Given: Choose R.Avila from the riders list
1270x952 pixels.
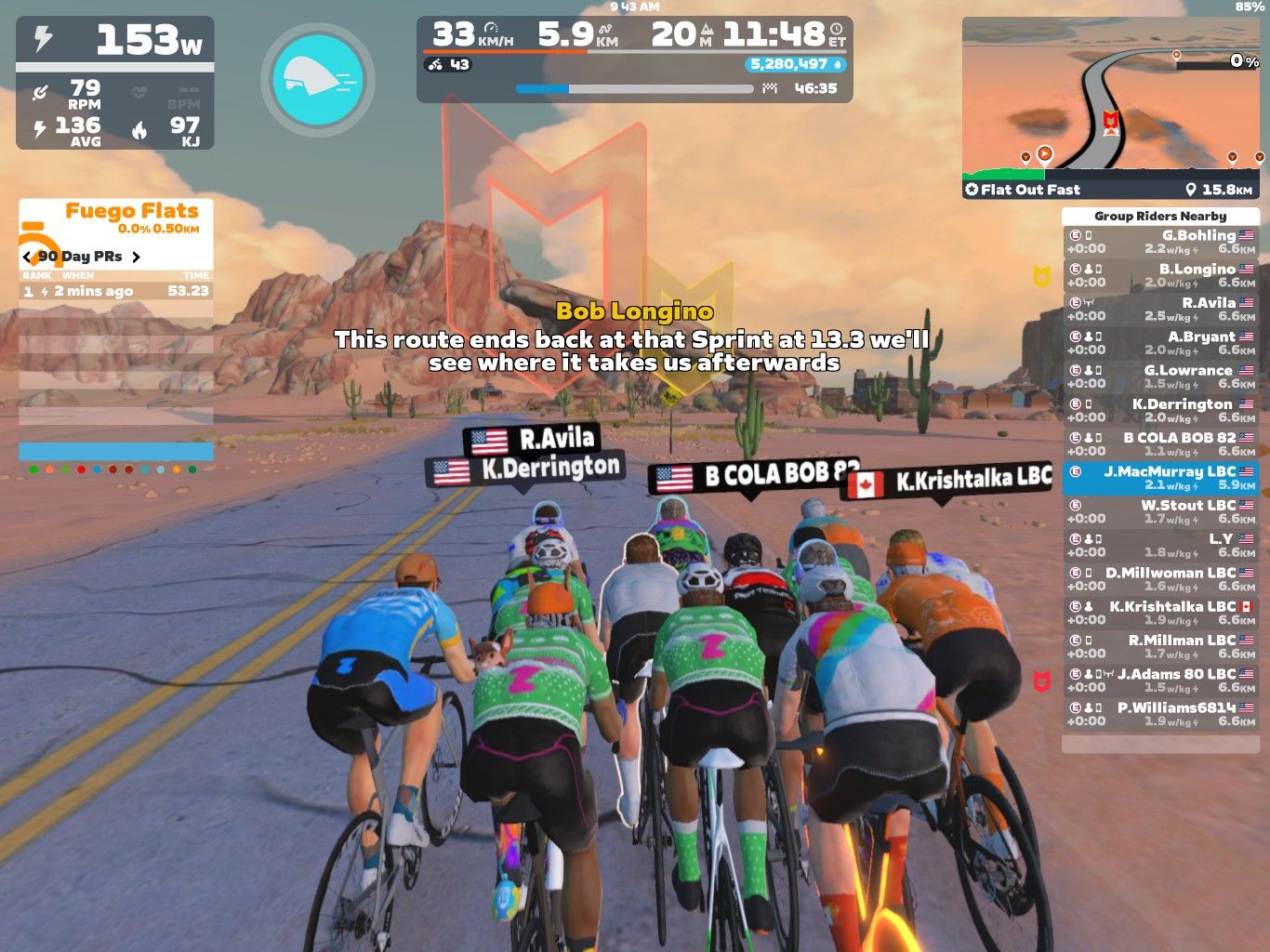Looking at the screenshot, I should point(1160,309).
